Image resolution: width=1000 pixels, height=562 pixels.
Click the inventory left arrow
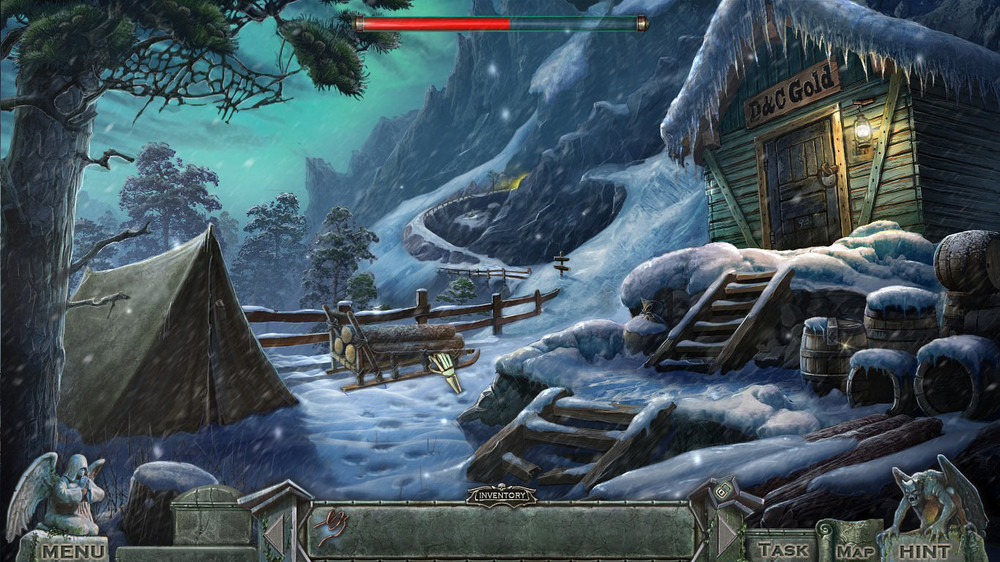click(x=273, y=534)
